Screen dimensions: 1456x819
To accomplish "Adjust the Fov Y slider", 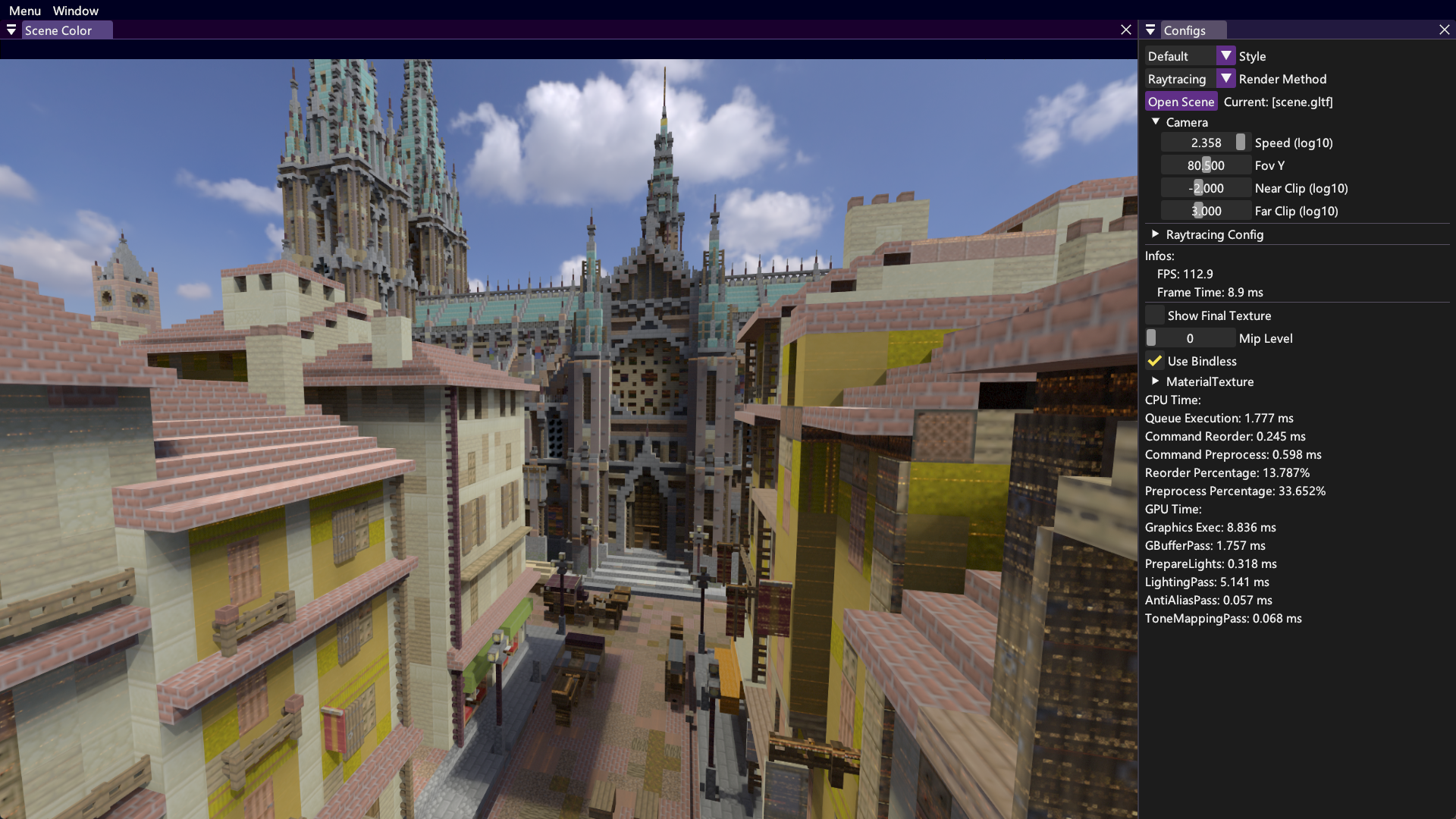I will (x=1206, y=165).
